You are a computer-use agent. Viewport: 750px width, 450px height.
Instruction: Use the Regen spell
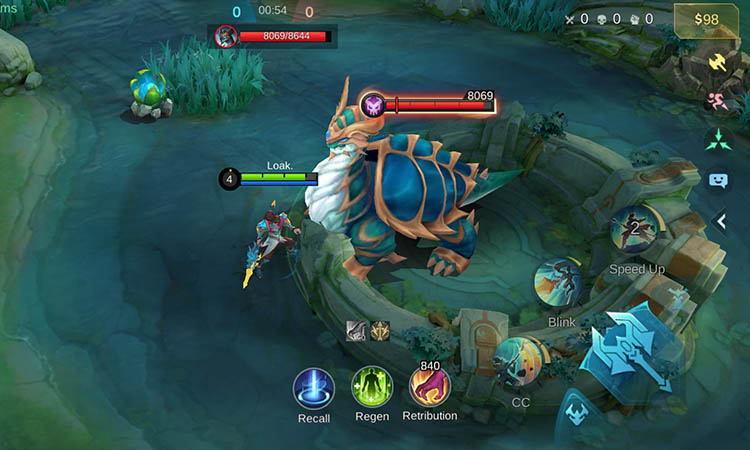(x=372, y=387)
